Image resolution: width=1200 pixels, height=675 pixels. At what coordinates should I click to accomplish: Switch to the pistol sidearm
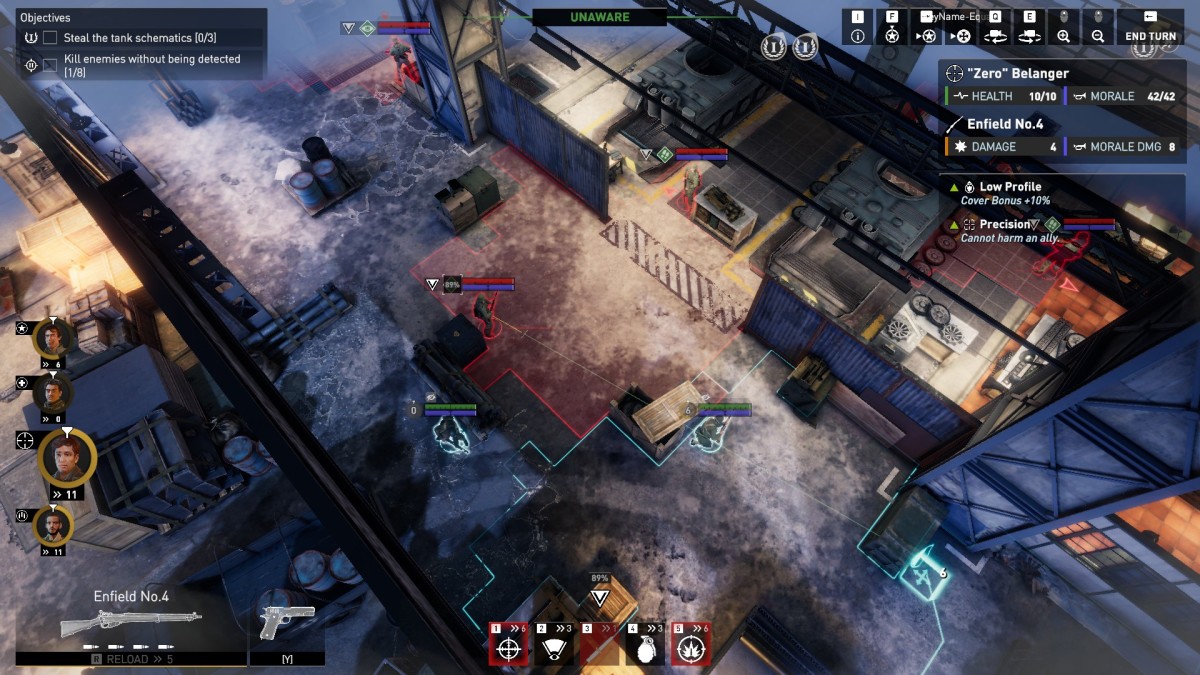click(x=286, y=620)
